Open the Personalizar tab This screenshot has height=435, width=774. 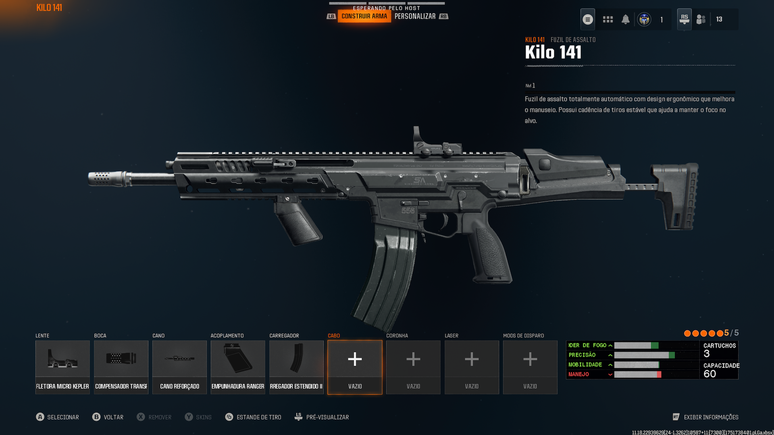tap(415, 17)
